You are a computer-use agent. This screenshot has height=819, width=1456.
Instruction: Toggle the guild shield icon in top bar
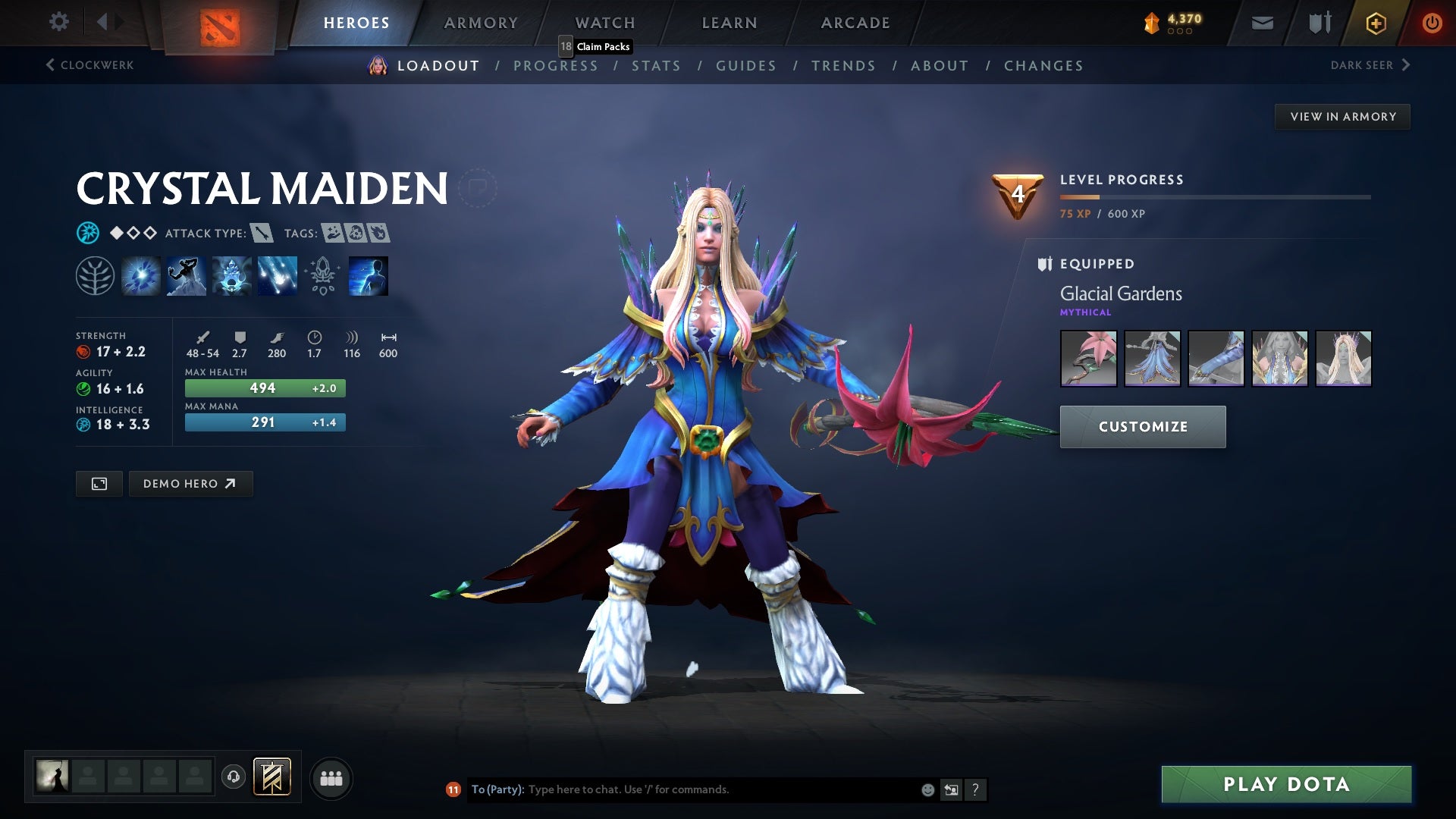click(x=1319, y=22)
